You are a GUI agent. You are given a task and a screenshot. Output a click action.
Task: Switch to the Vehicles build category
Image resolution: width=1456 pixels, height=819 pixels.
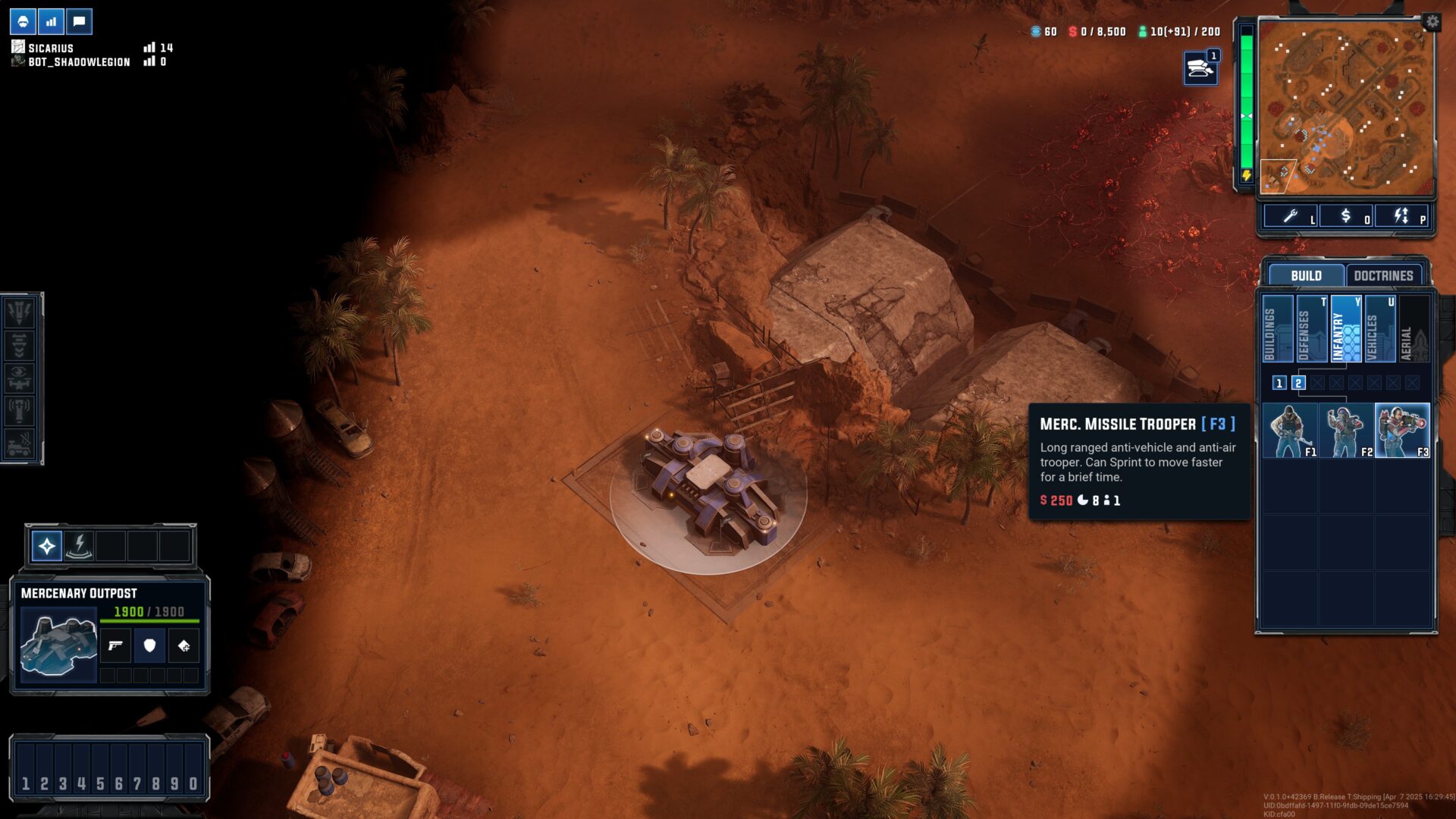point(1379,328)
